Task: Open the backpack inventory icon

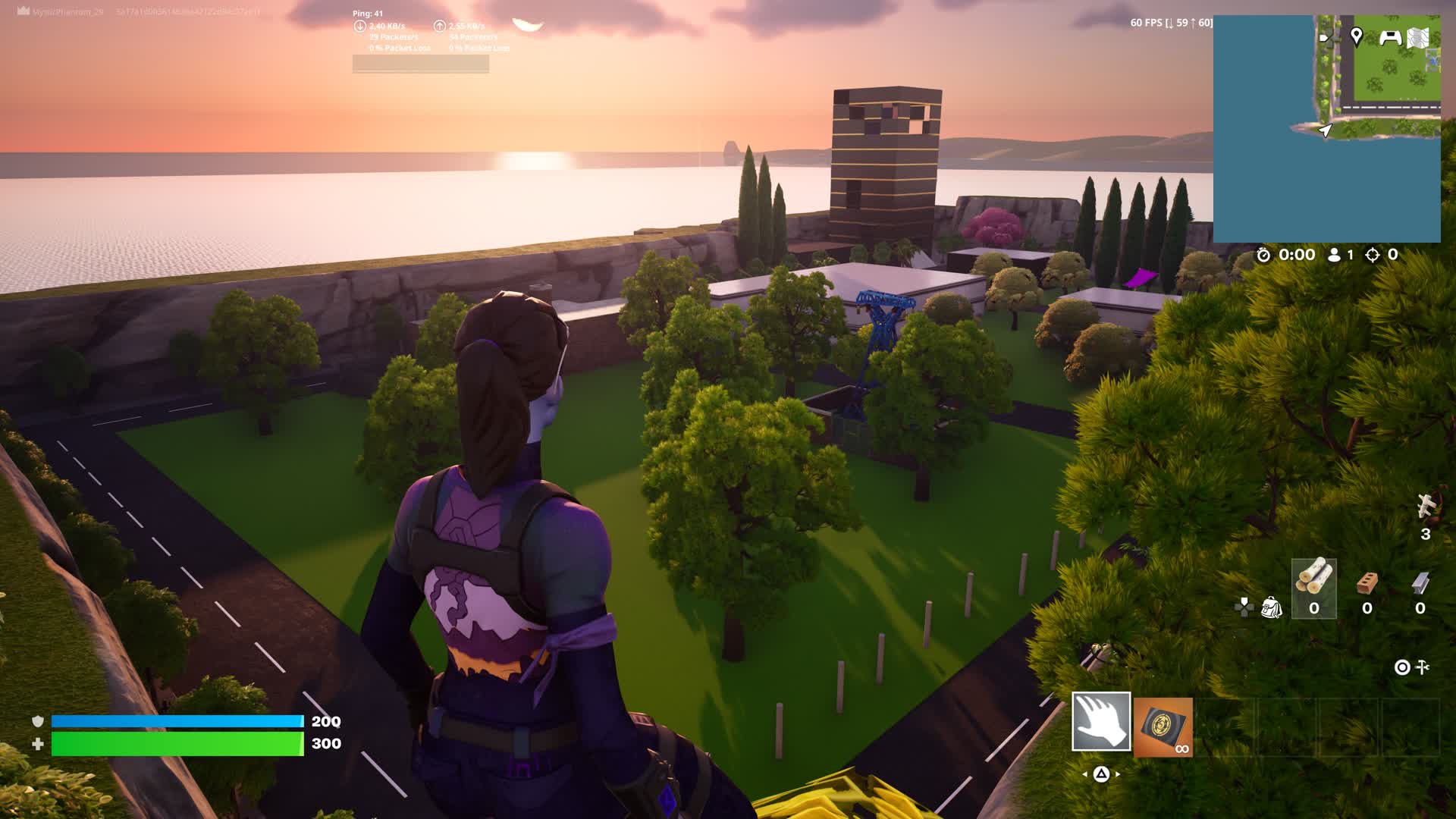Action: tap(1270, 607)
